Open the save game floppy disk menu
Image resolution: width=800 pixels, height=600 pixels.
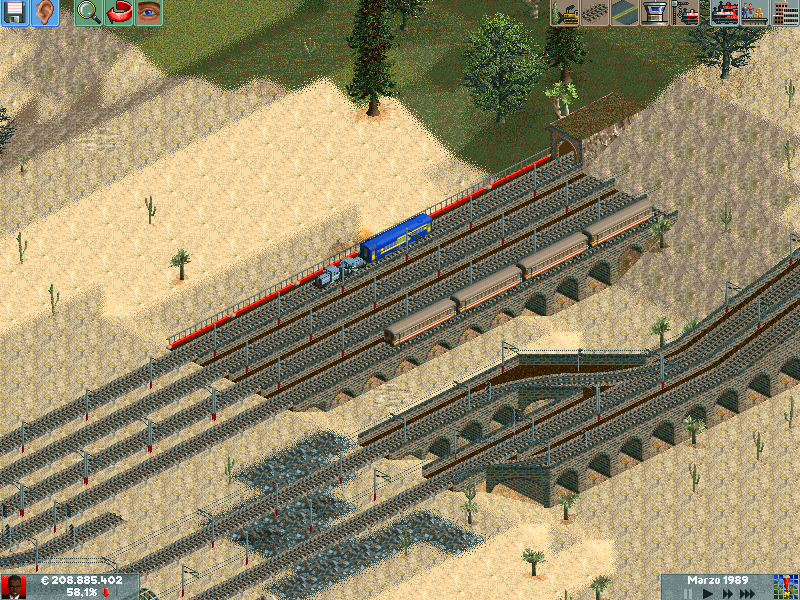(16, 13)
